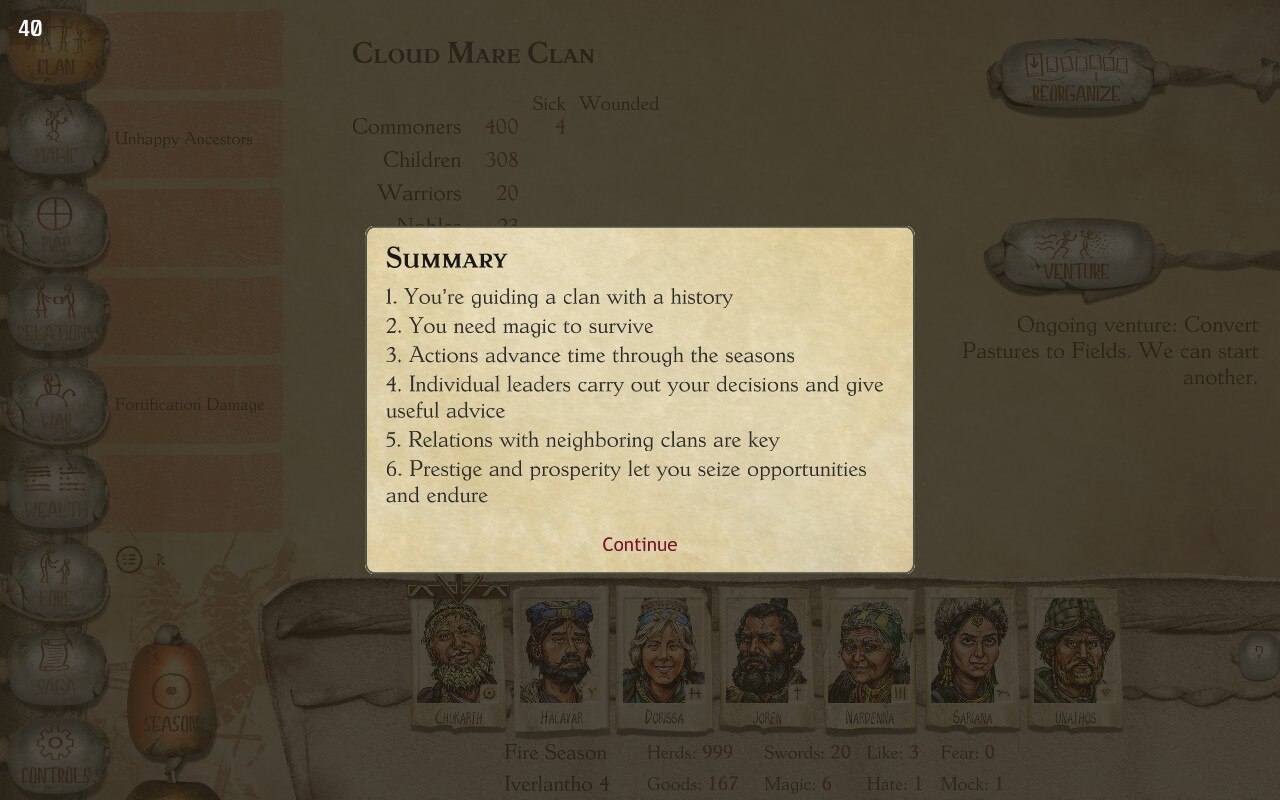Viewport: 1280px width, 800px height.
Task: Advance time with the Season stone
Action: point(170,698)
